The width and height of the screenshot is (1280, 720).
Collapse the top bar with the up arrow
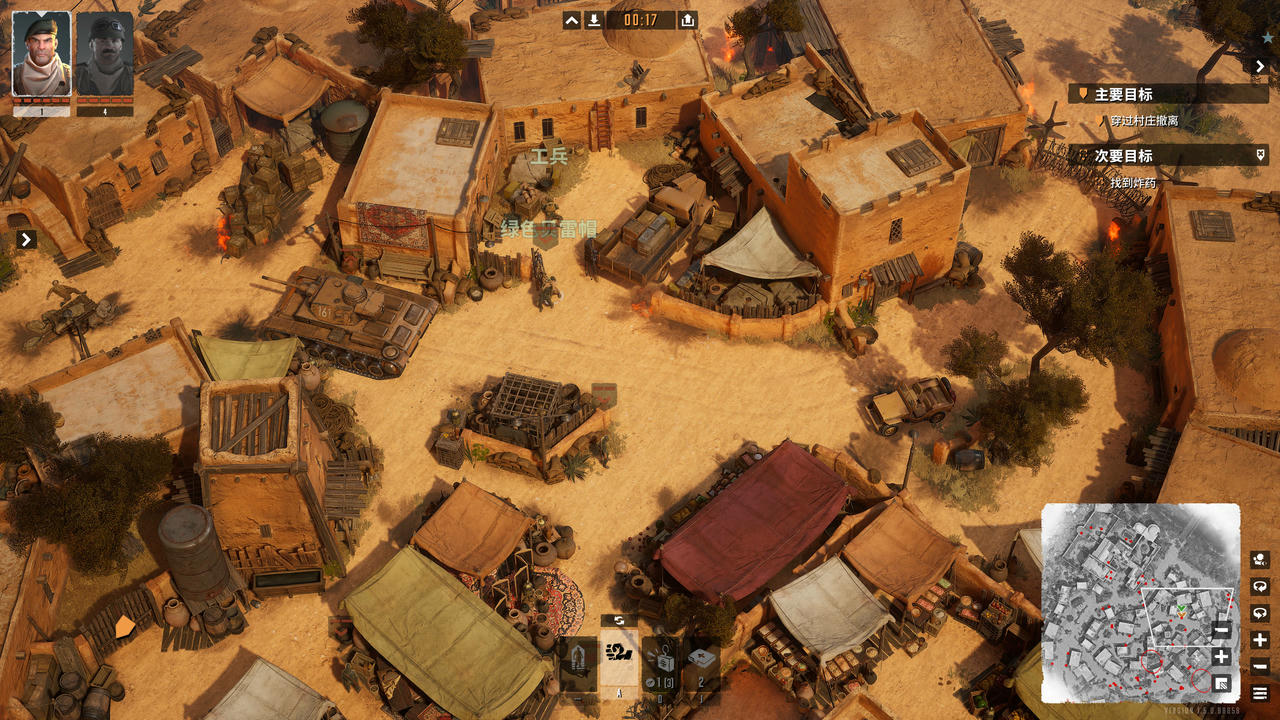572,20
